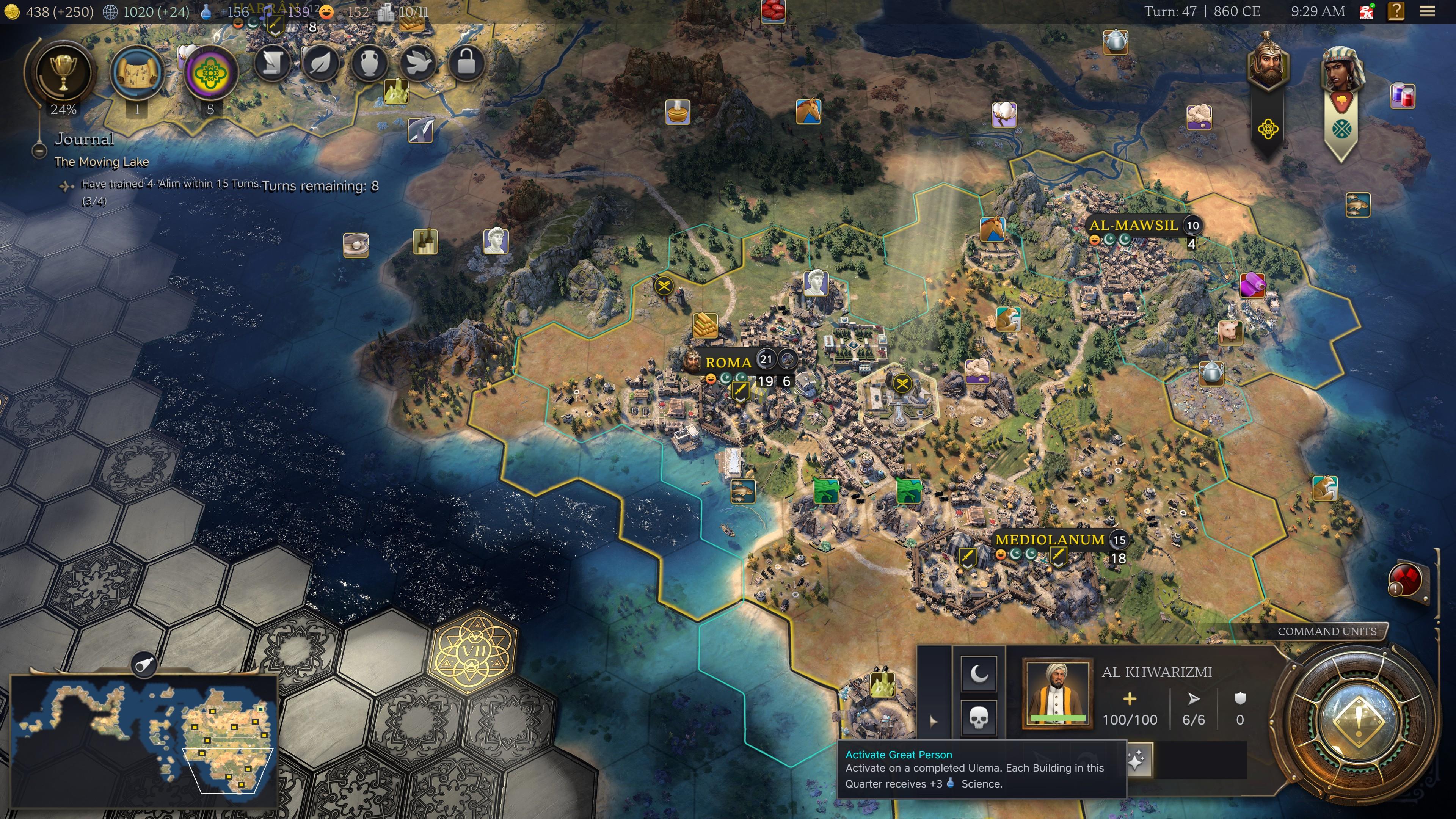
Task: Open diplomacy with the headscarf-wearing leader
Action: click(x=1342, y=71)
